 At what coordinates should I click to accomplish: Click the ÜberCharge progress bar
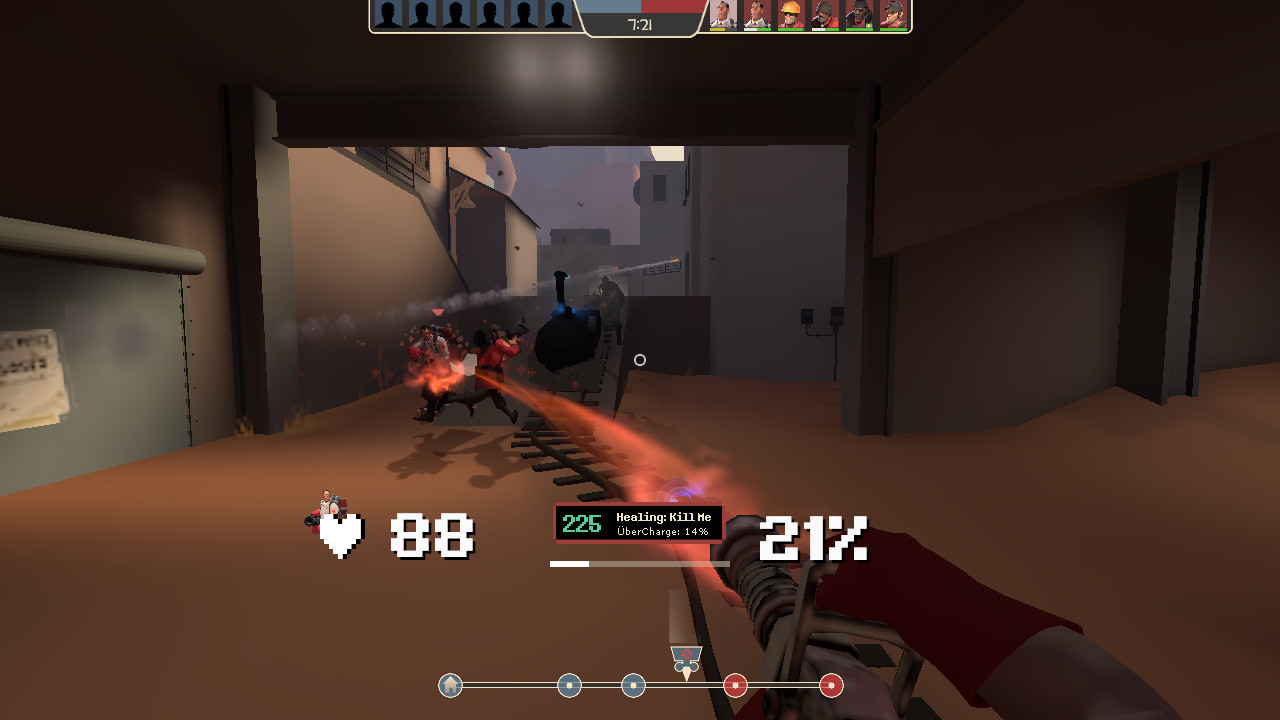640,563
